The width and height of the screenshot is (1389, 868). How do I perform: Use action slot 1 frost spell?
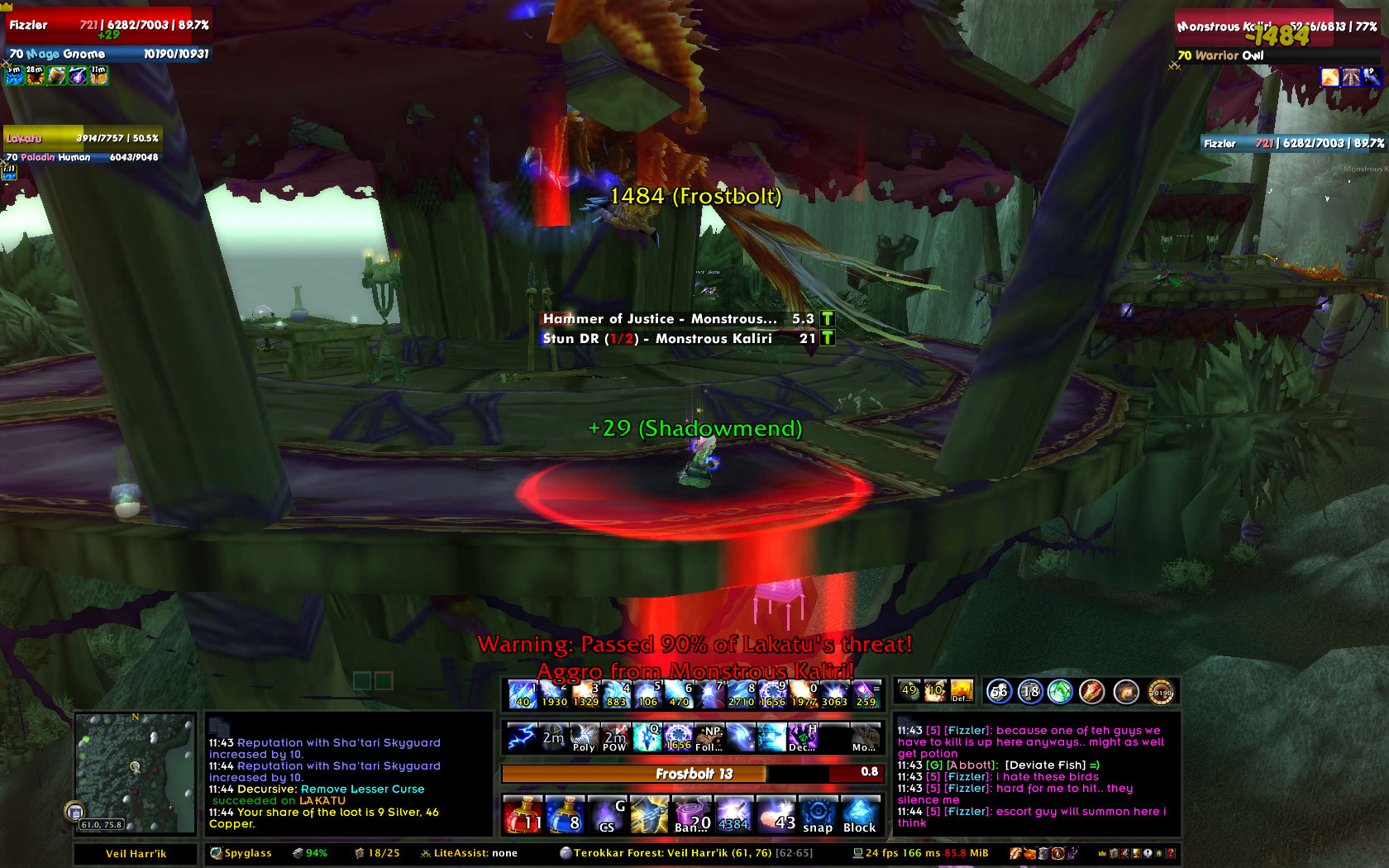(x=523, y=694)
